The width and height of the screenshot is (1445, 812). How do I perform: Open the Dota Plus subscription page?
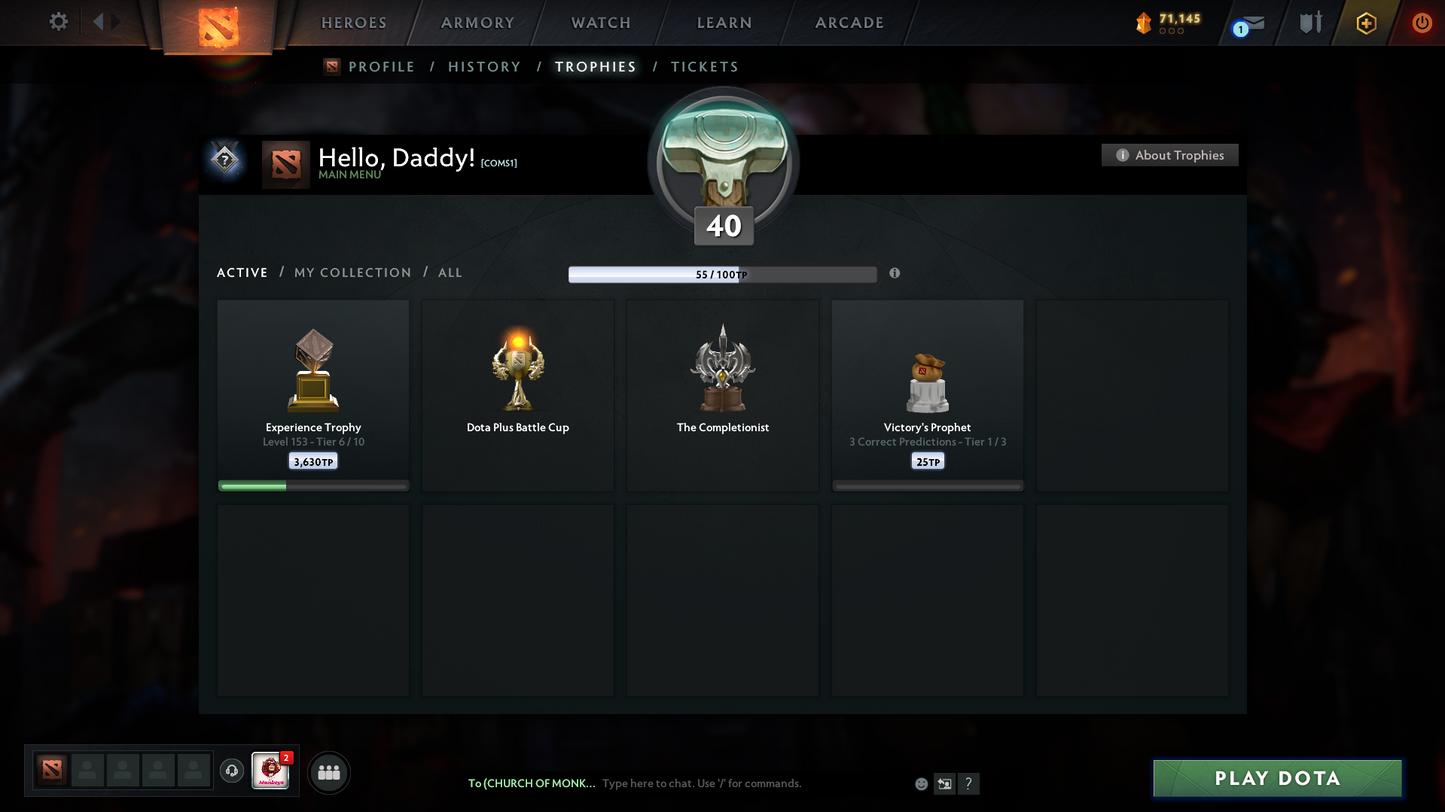coord(1366,21)
